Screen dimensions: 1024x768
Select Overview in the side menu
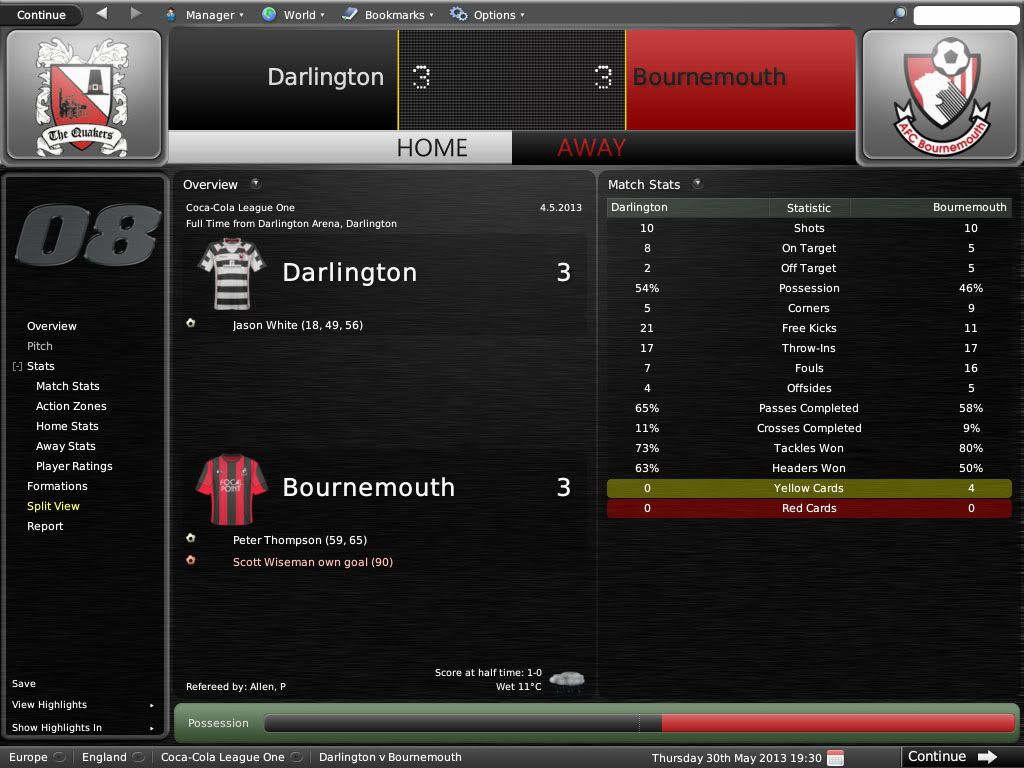52,326
